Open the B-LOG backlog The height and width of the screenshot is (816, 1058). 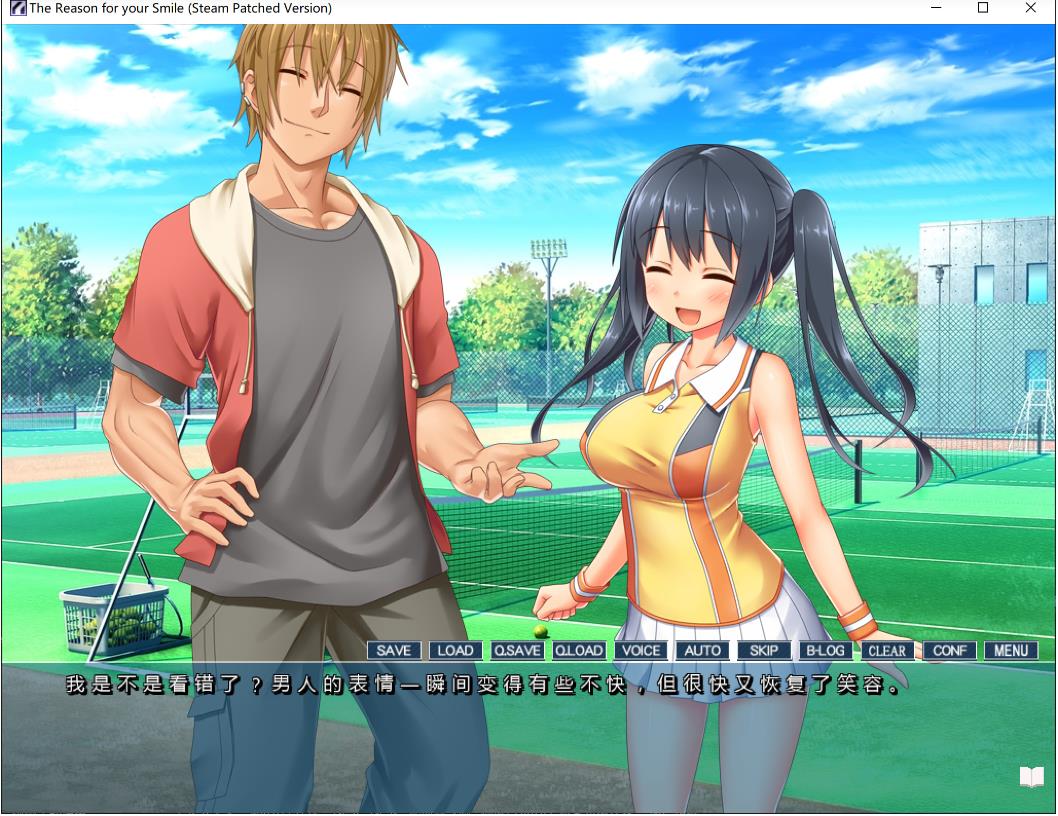[x=825, y=650]
